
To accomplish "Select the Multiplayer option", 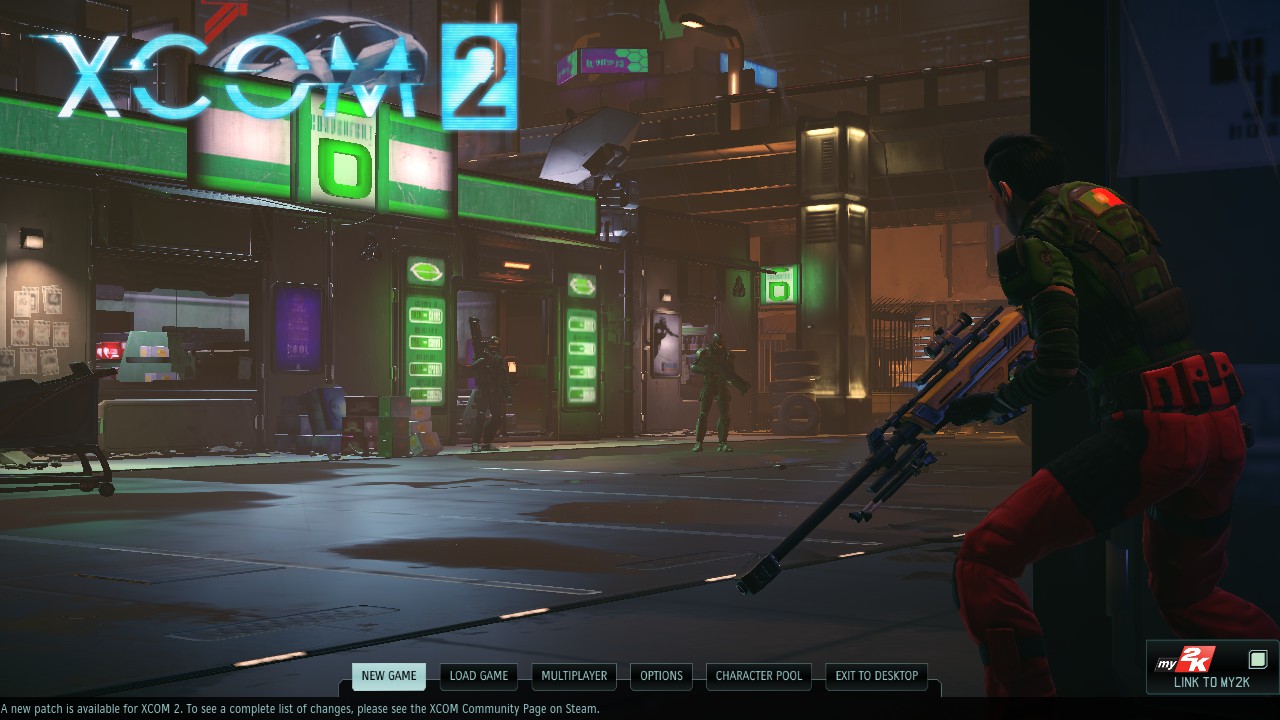I will (574, 676).
